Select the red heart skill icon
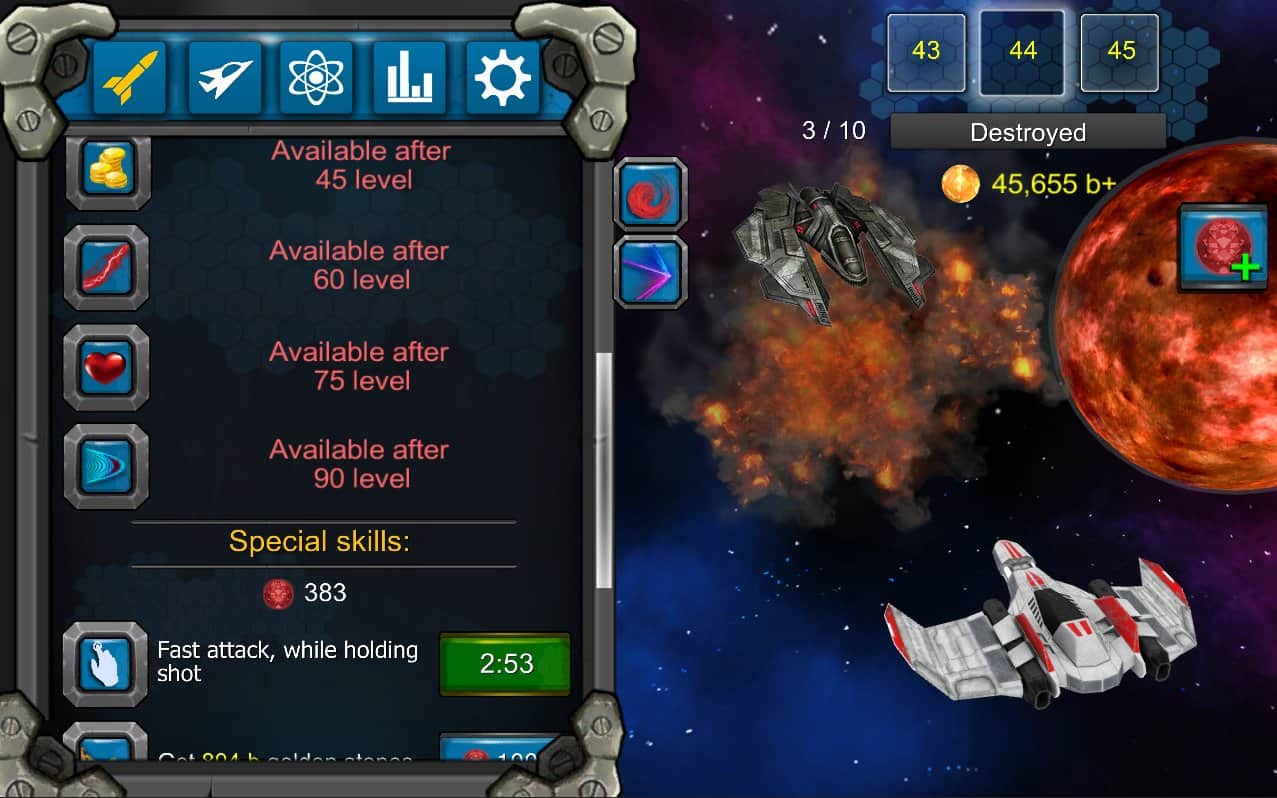The image size is (1277, 798). pos(107,366)
